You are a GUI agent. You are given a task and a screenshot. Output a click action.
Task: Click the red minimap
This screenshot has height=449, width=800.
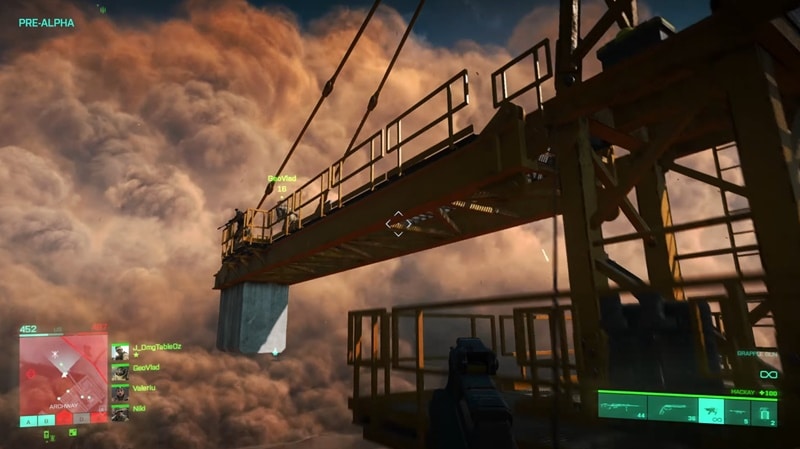pyautogui.click(x=63, y=366)
